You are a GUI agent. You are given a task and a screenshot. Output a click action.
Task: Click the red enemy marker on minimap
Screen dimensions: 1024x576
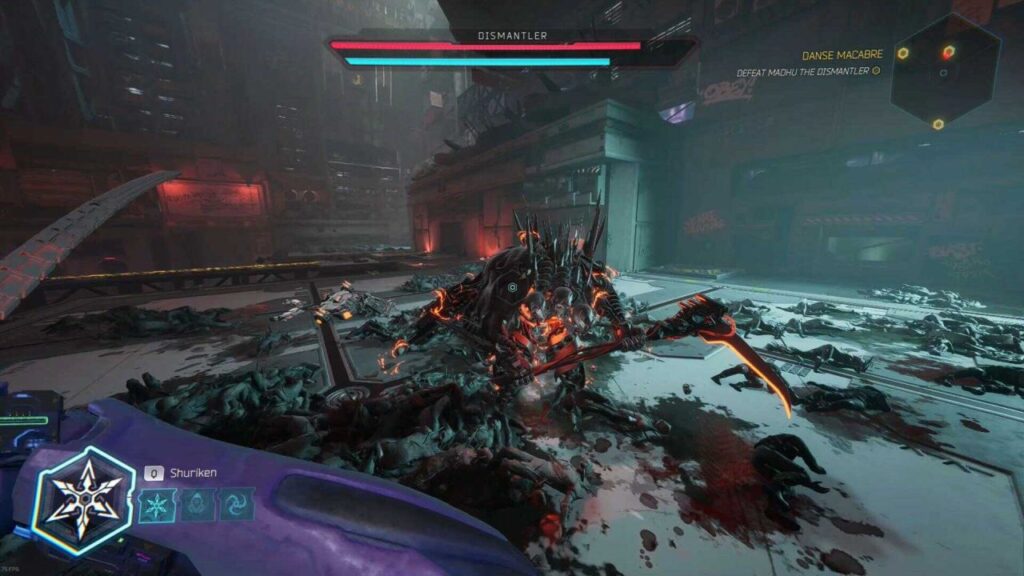[948, 52]
